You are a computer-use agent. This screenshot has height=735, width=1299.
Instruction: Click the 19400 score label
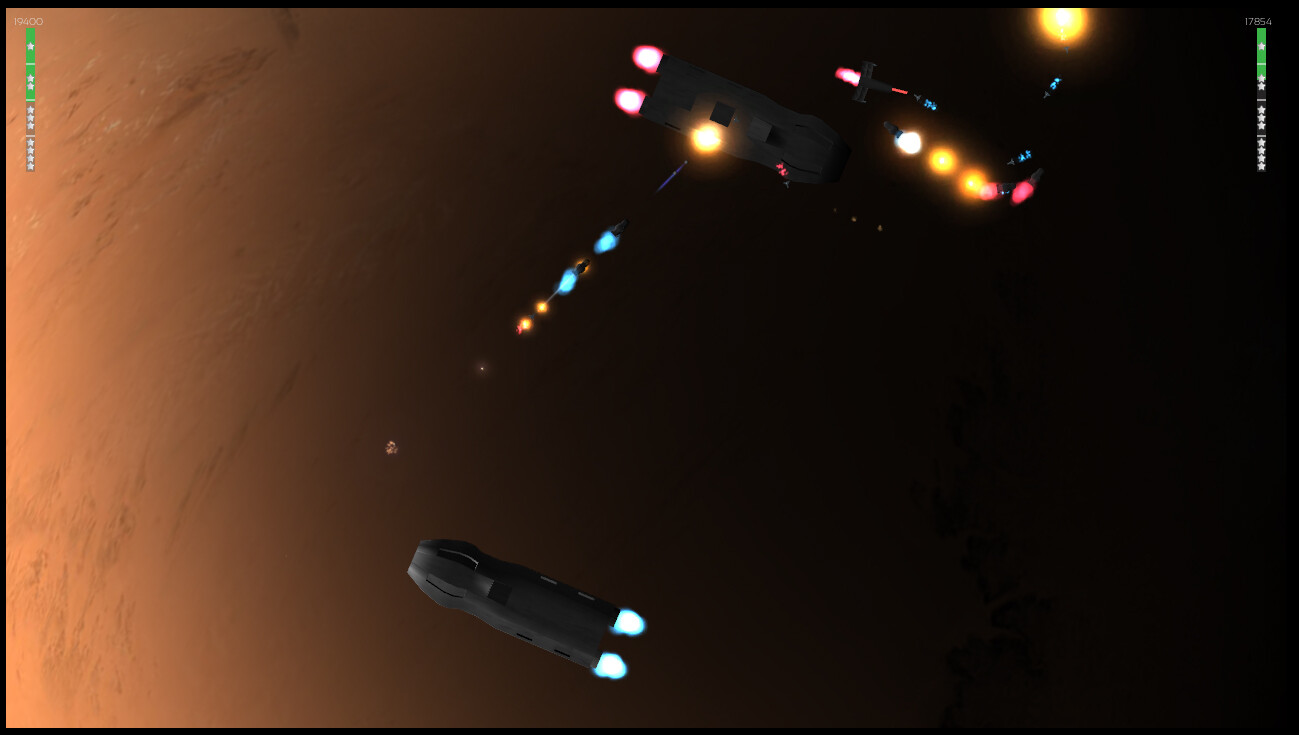pos(28,19)
